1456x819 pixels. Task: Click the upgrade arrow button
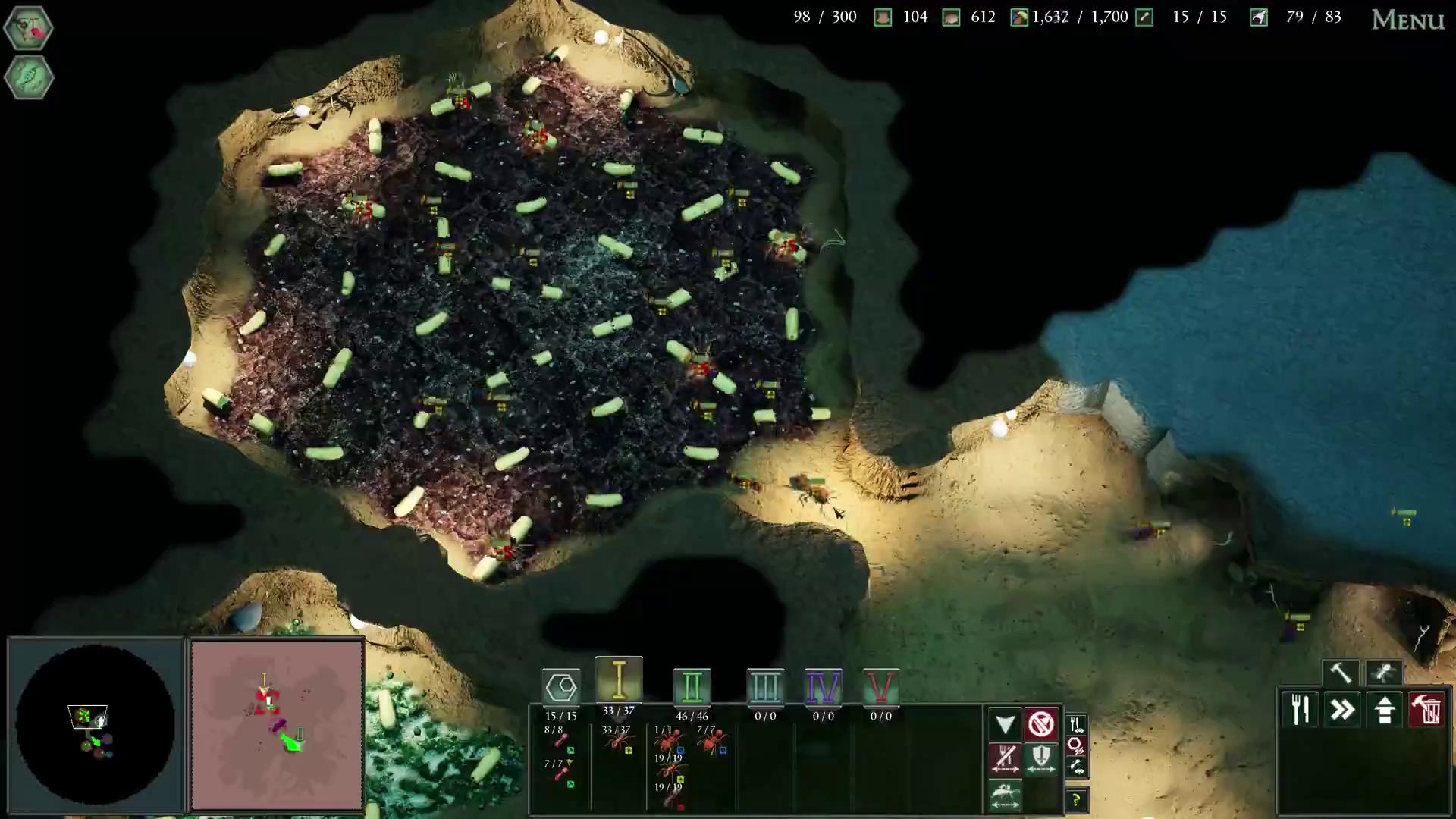tap(1385, 711)
